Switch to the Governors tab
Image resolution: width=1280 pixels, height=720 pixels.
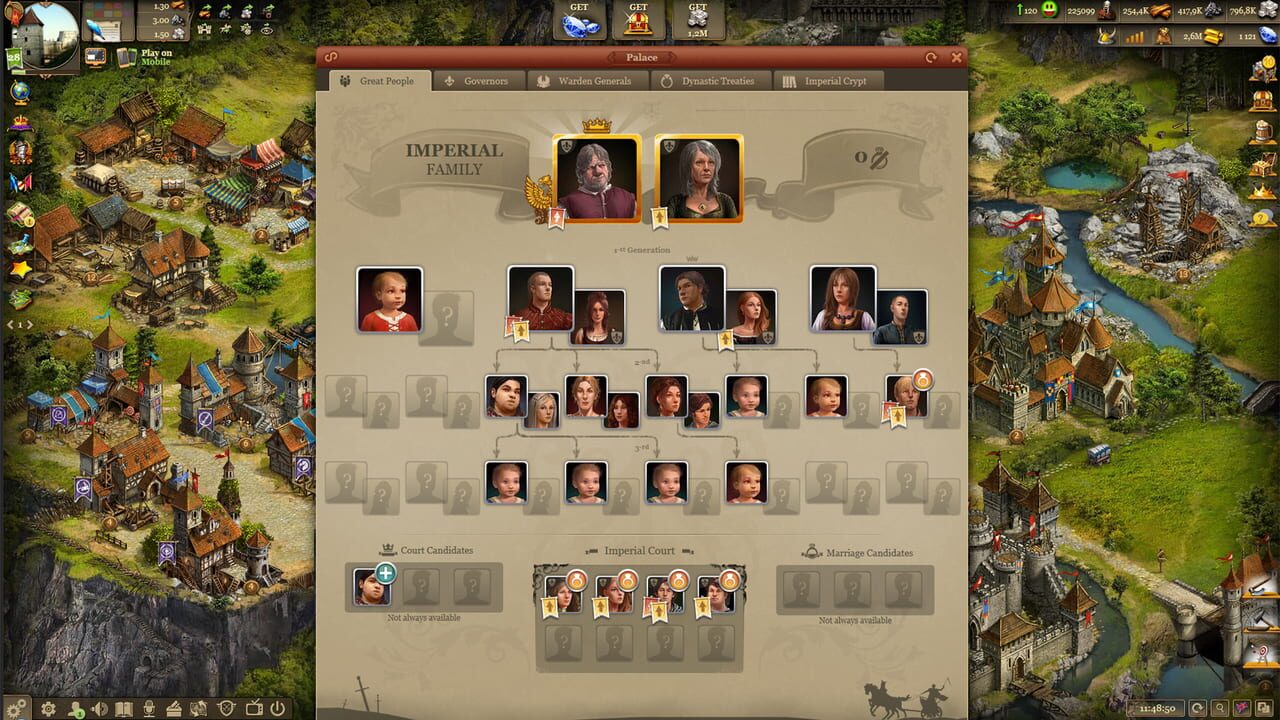(x=489, y=81)
